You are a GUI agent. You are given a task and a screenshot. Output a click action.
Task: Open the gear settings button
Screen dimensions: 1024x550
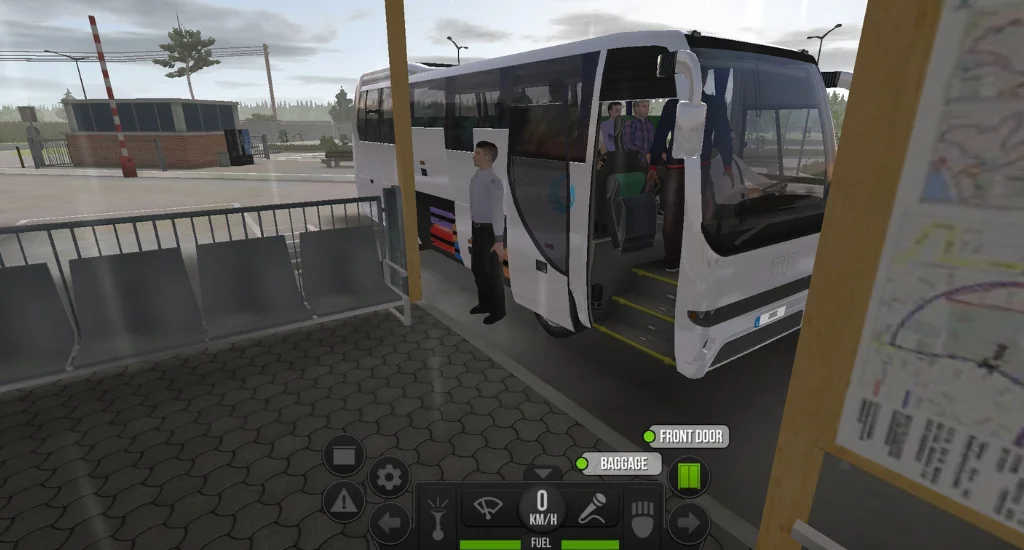(x=389, y=477)
